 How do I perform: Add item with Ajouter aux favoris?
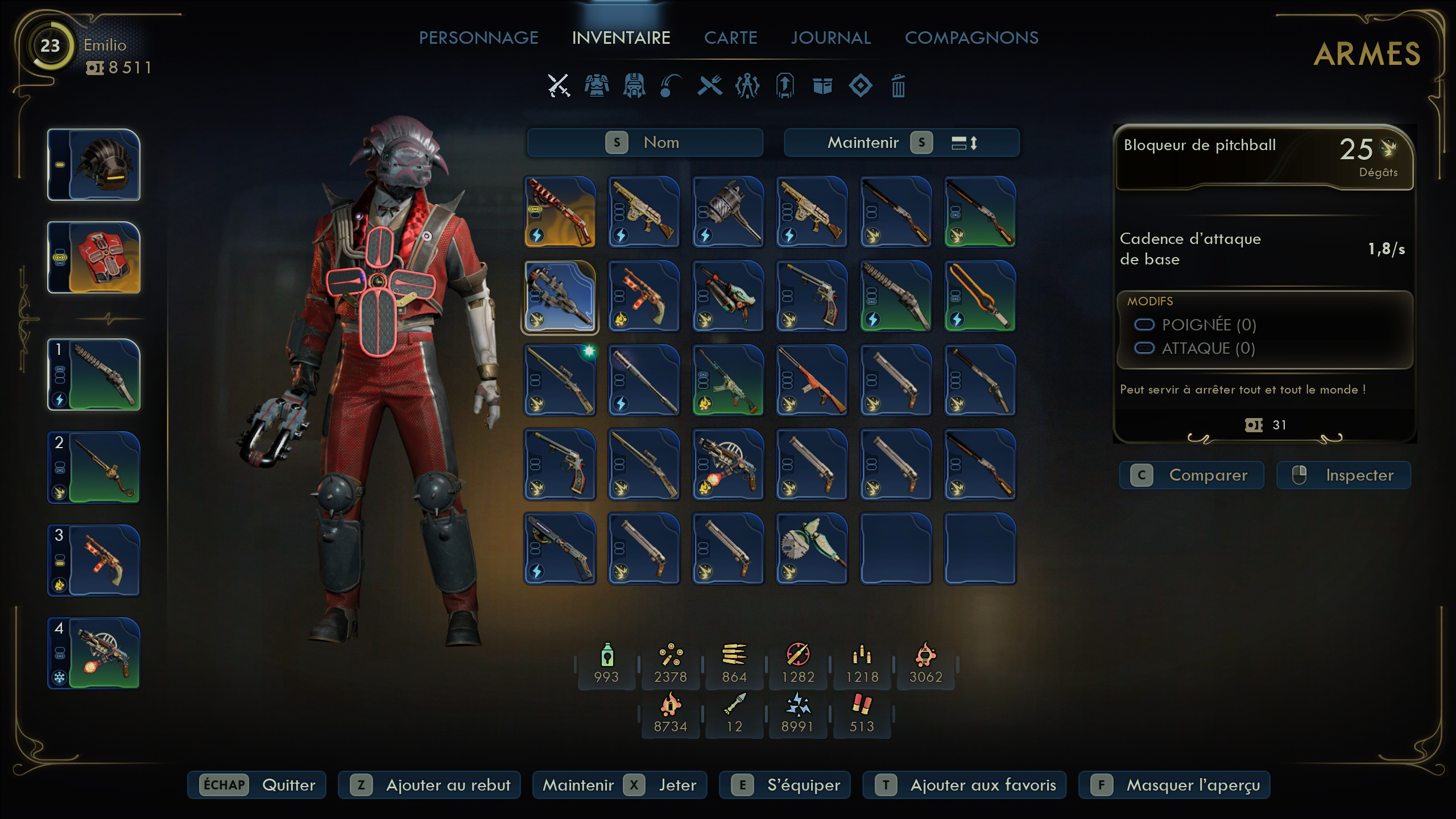tap(964, 785)
